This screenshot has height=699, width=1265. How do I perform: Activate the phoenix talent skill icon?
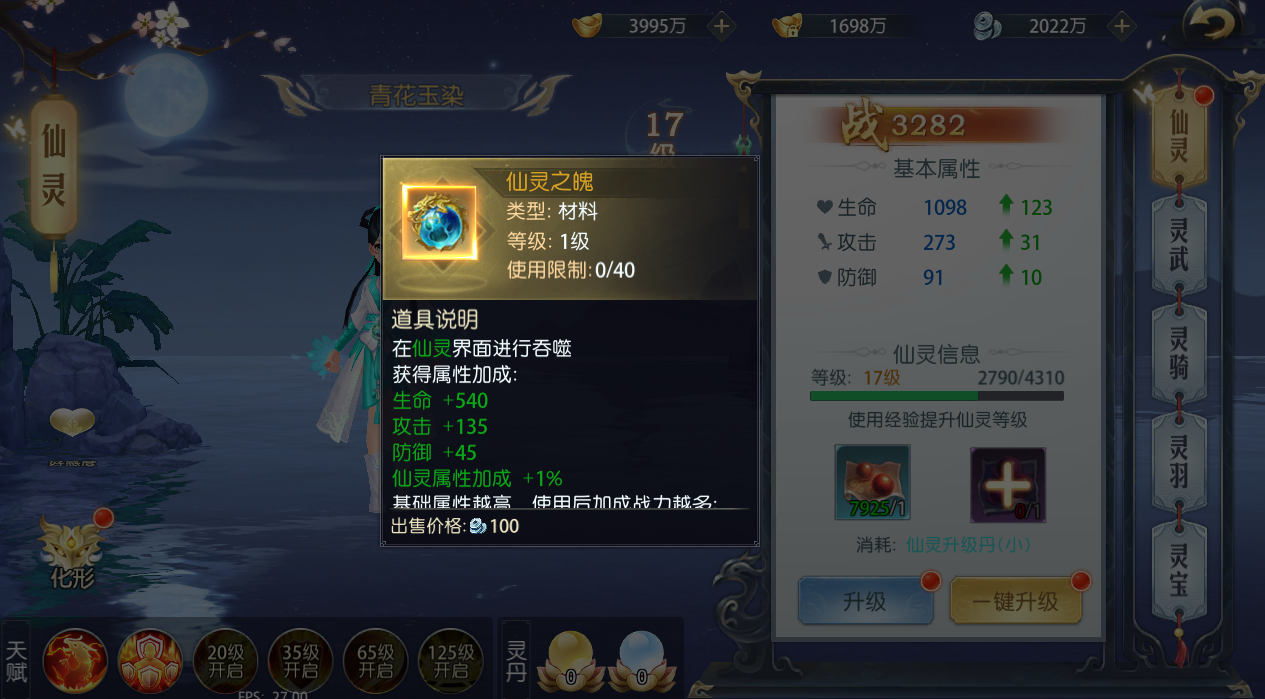pyautogui.click(x=75, y=660)
